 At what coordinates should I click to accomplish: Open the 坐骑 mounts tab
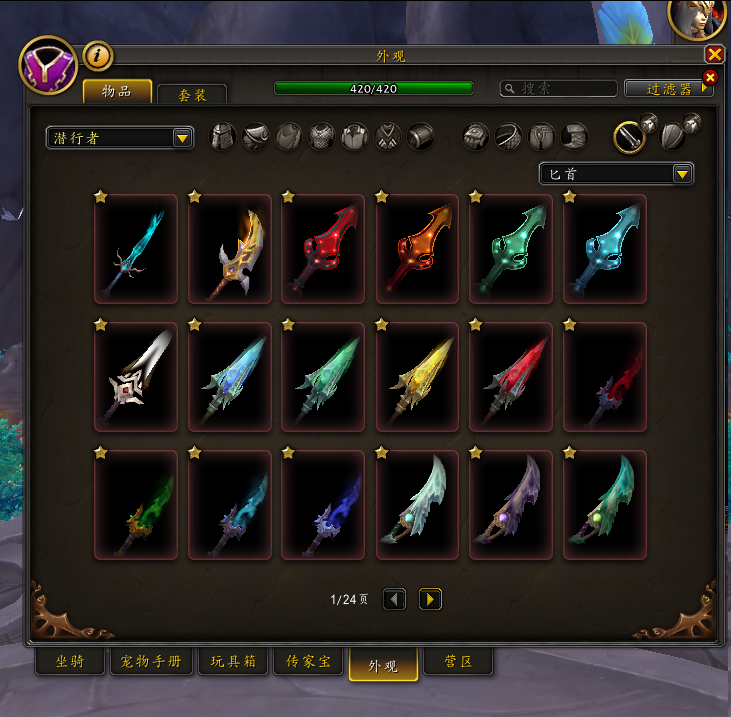[70, 663]
